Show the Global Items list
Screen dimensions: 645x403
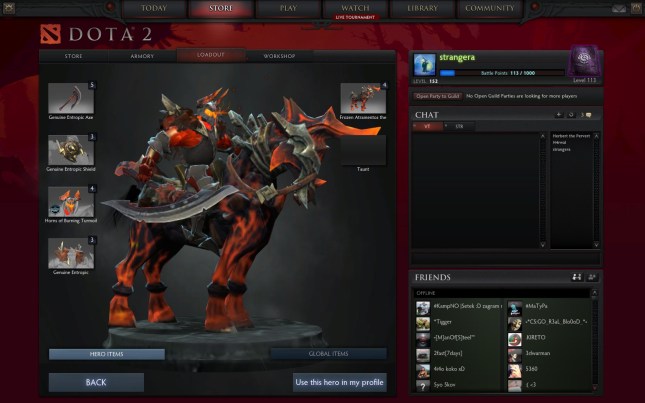[327, 354]
